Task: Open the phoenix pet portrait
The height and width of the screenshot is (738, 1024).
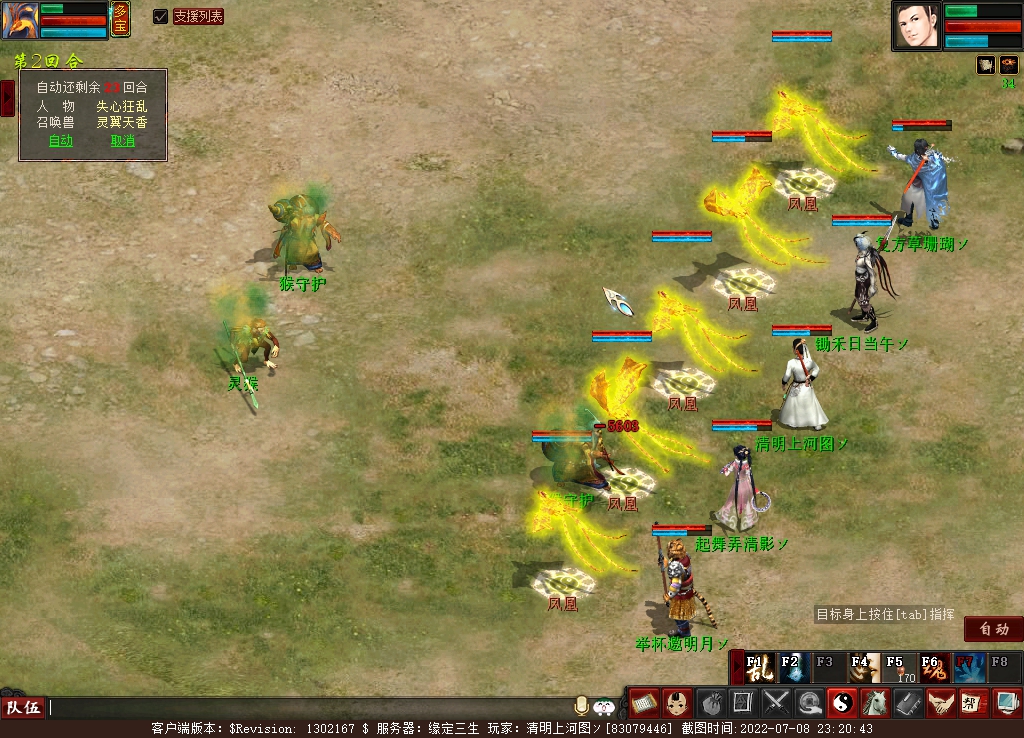Action: (x=20, y=21)
